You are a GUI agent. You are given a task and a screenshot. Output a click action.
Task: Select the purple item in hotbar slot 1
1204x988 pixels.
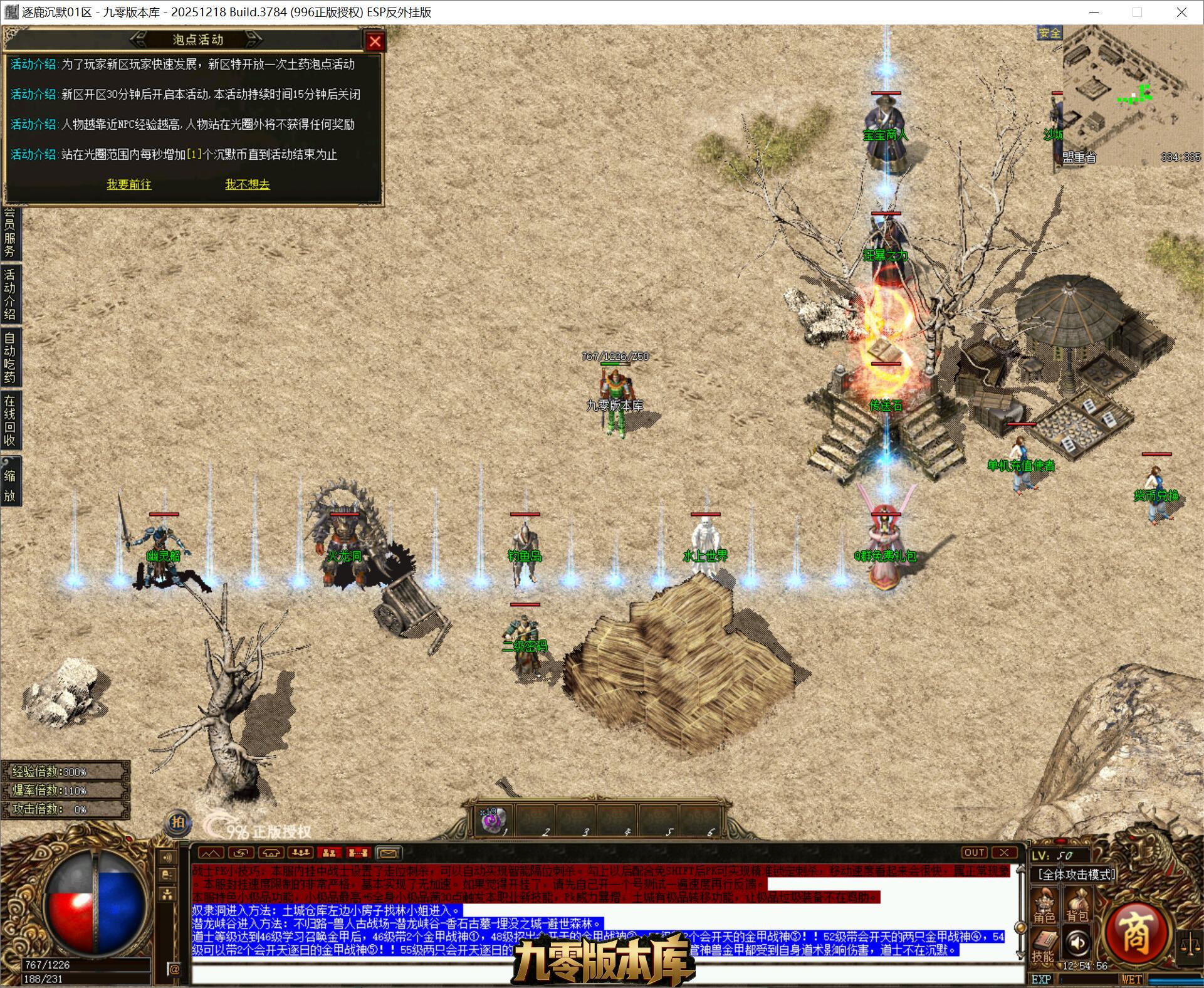(493, 820)
